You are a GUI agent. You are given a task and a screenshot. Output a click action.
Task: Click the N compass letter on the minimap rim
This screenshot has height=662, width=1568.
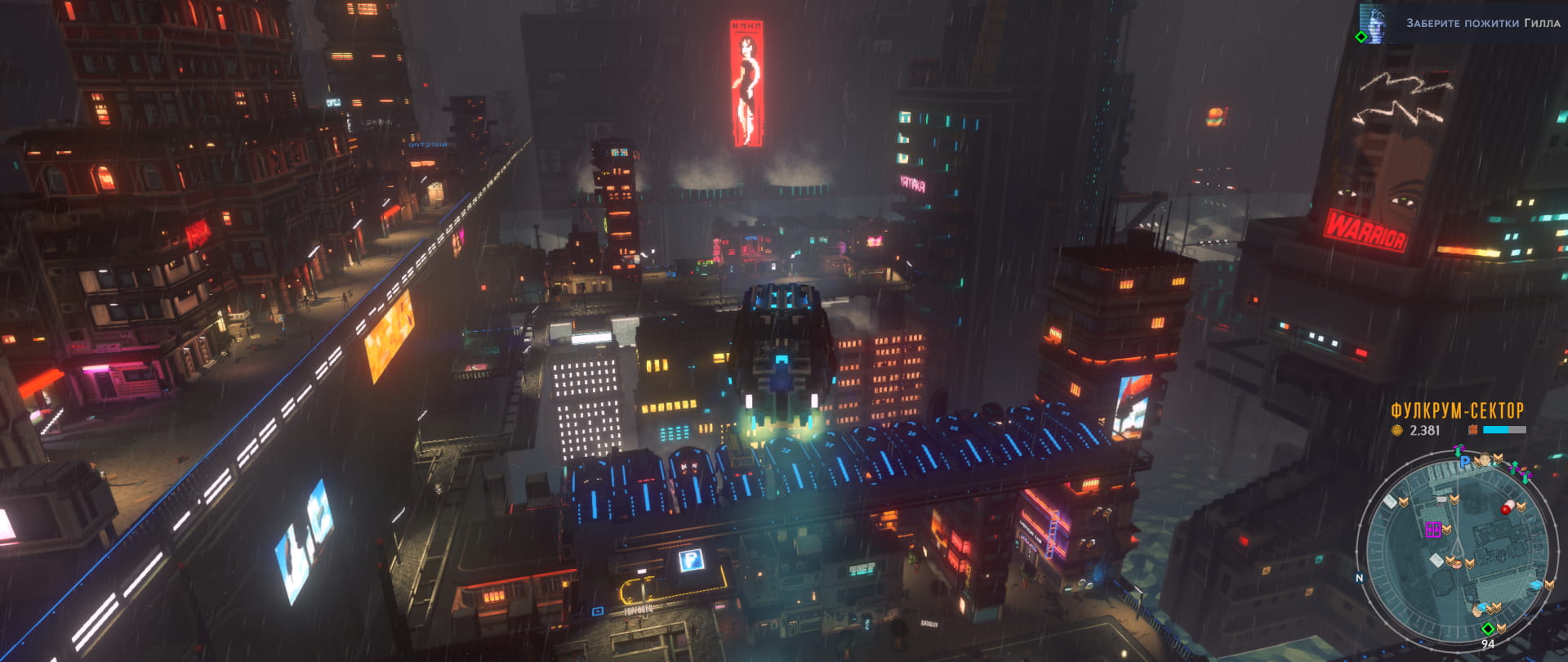[1359, 579]
